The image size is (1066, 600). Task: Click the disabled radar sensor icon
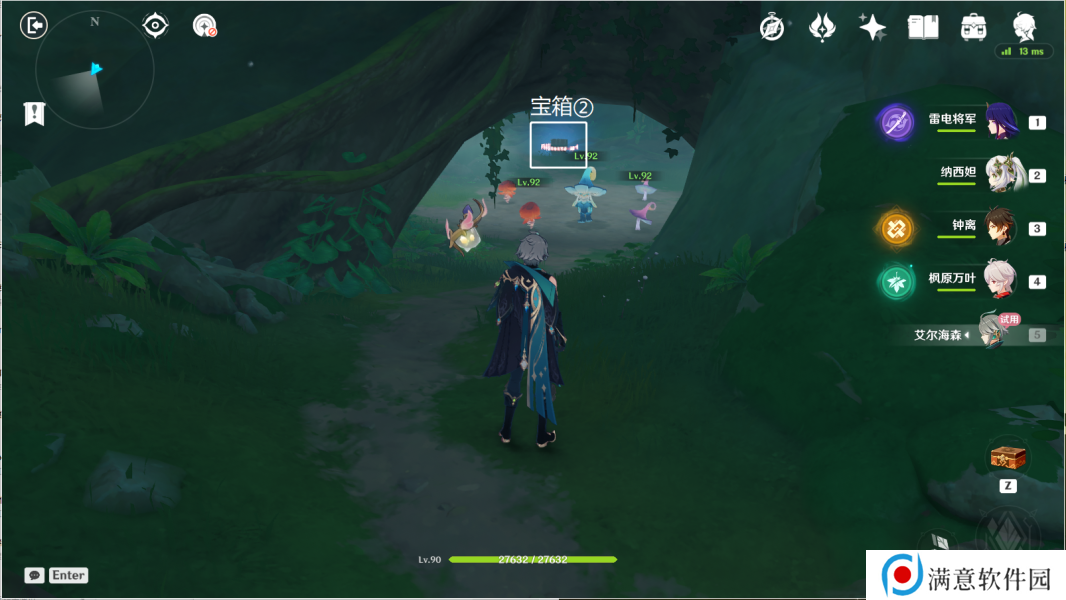pos(205,26)
